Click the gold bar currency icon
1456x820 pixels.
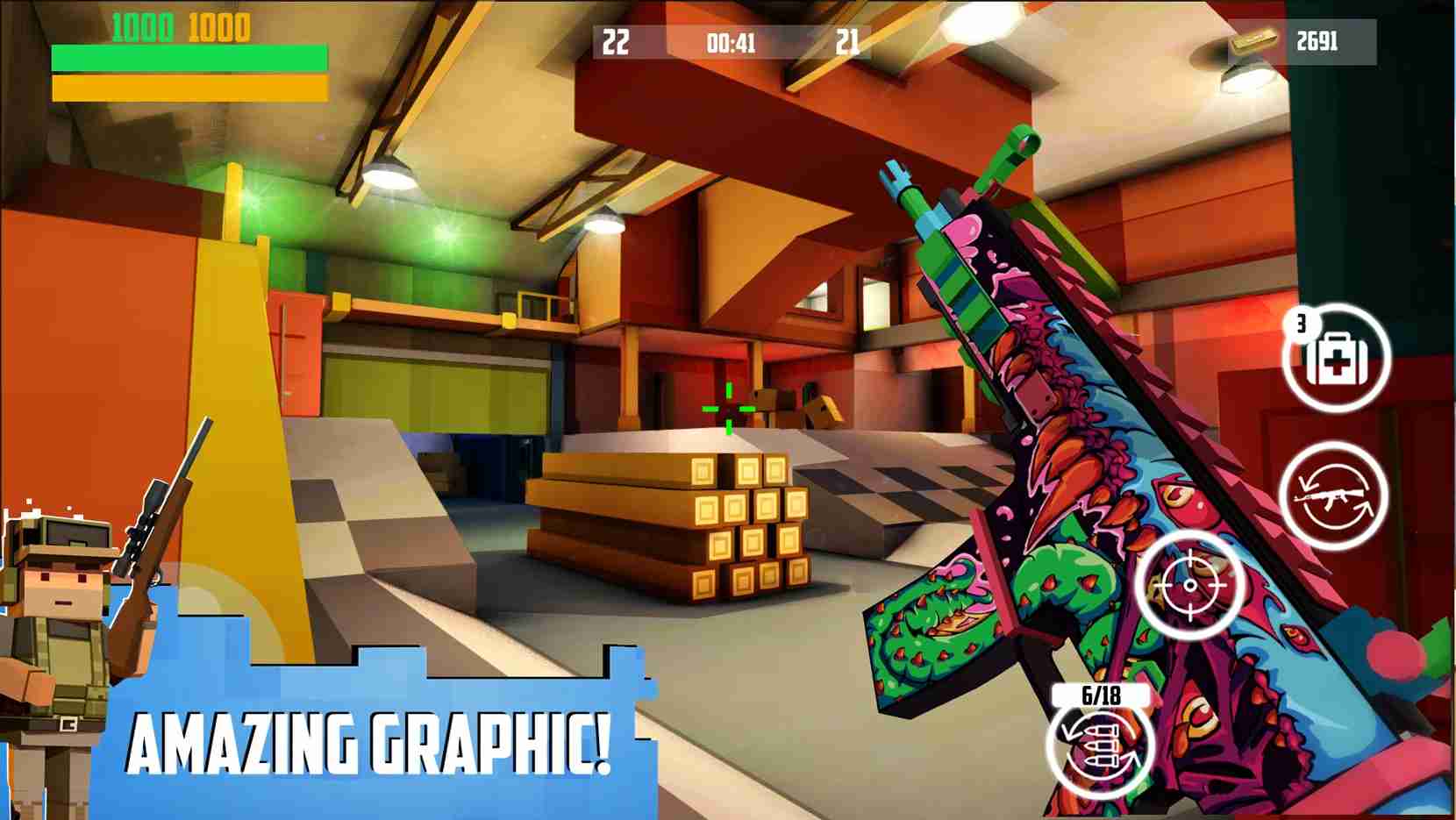(1253, 45)
